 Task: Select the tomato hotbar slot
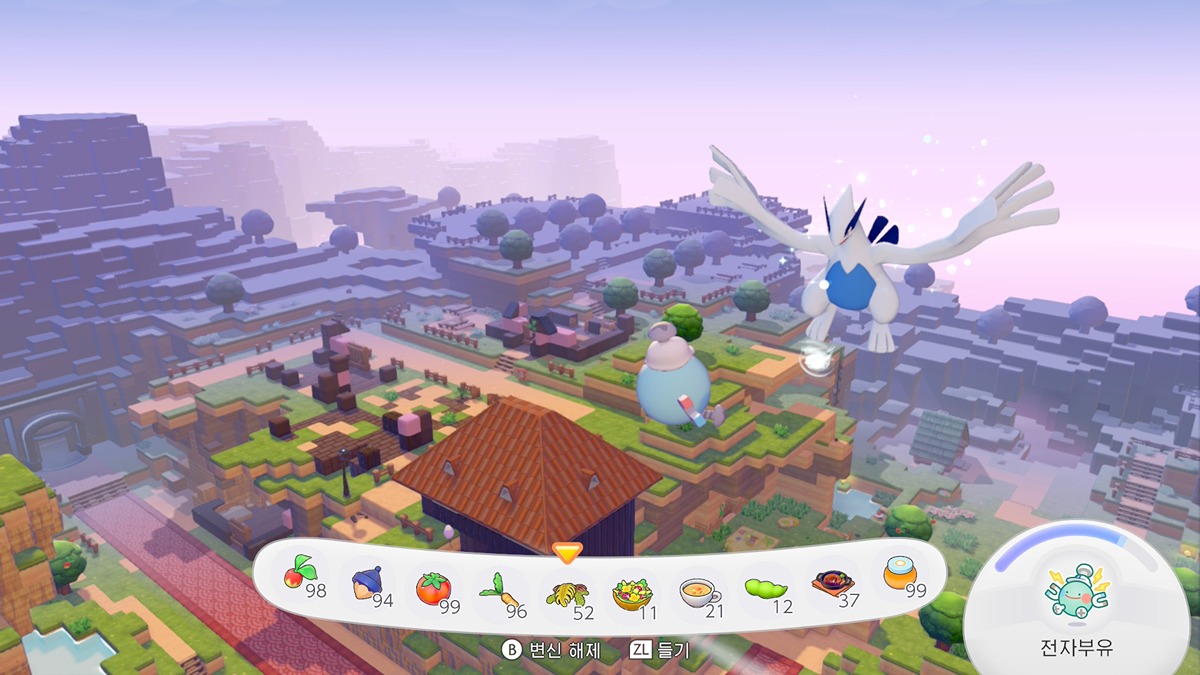click(433, 587)
